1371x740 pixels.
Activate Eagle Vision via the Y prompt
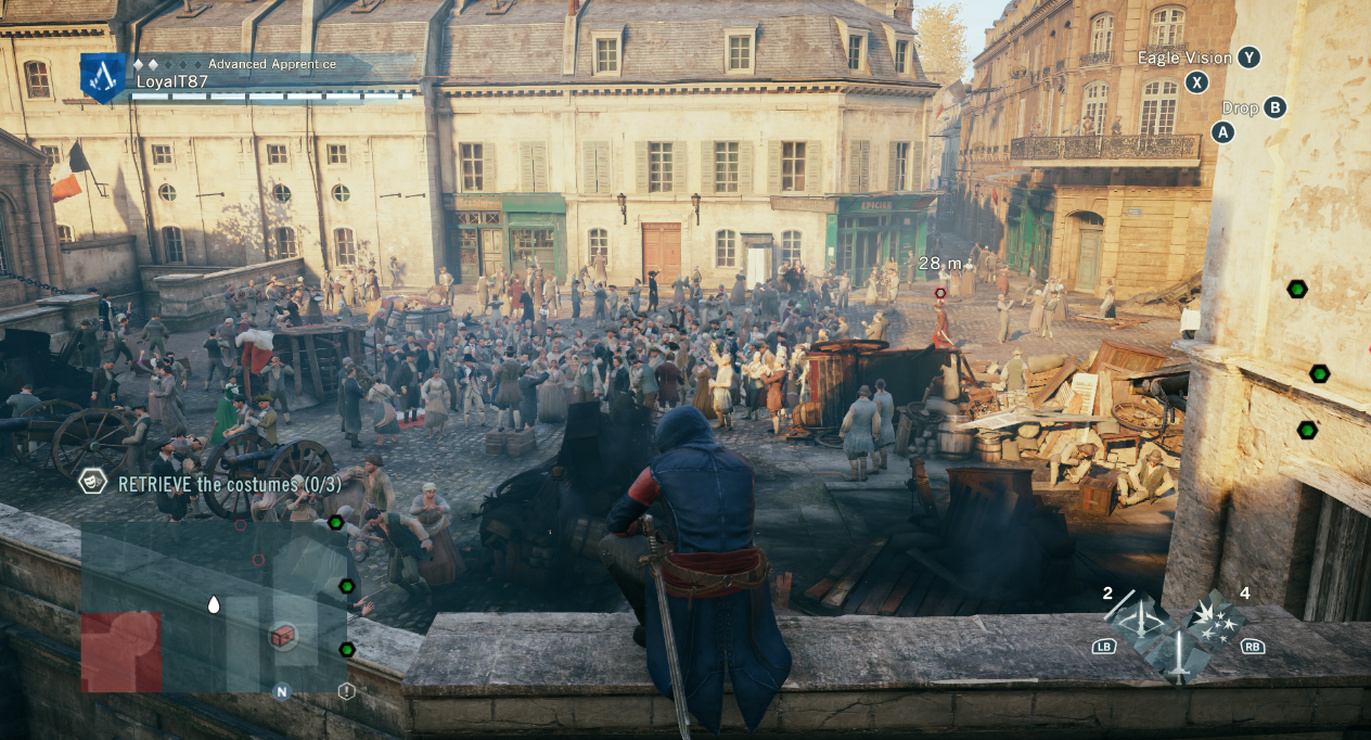(x=1248, y=58)
